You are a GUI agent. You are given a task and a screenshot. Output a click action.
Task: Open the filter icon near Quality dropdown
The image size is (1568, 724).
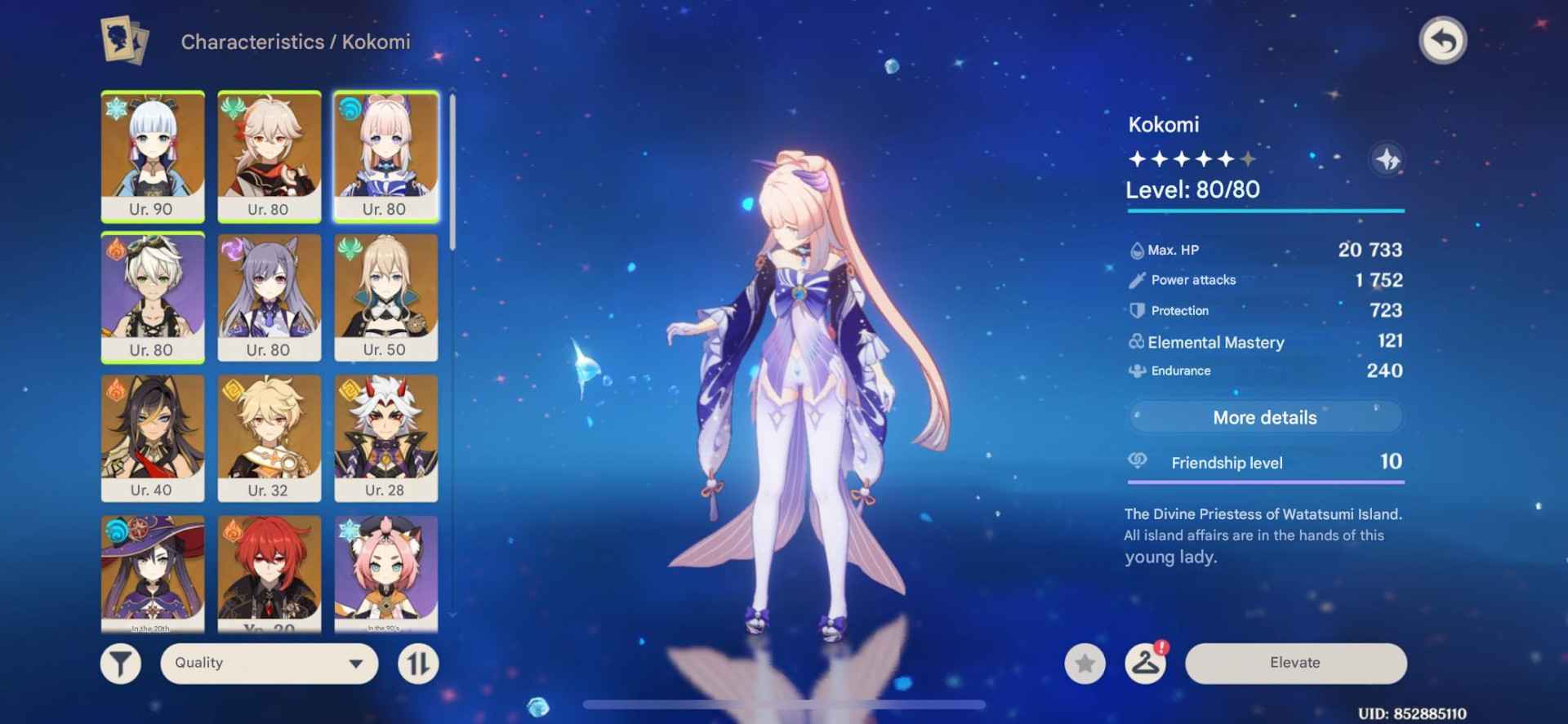coord(119,663)
